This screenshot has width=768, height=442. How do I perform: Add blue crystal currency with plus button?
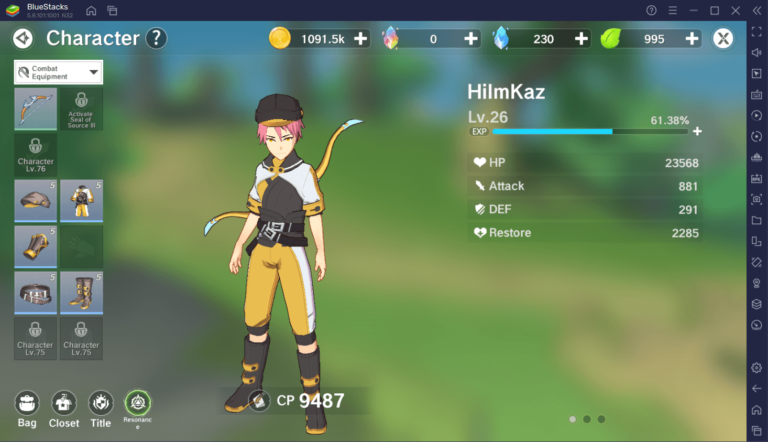581,39
